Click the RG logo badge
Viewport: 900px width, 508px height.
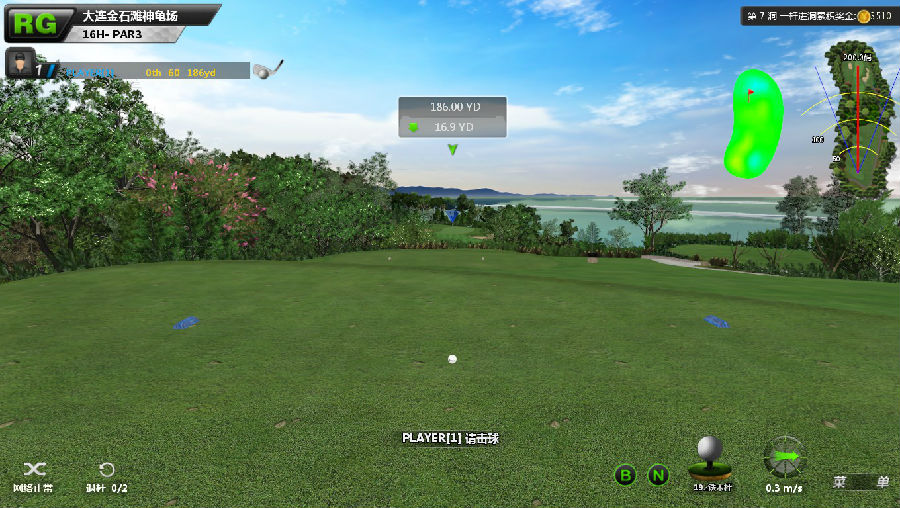pos(34,23)
